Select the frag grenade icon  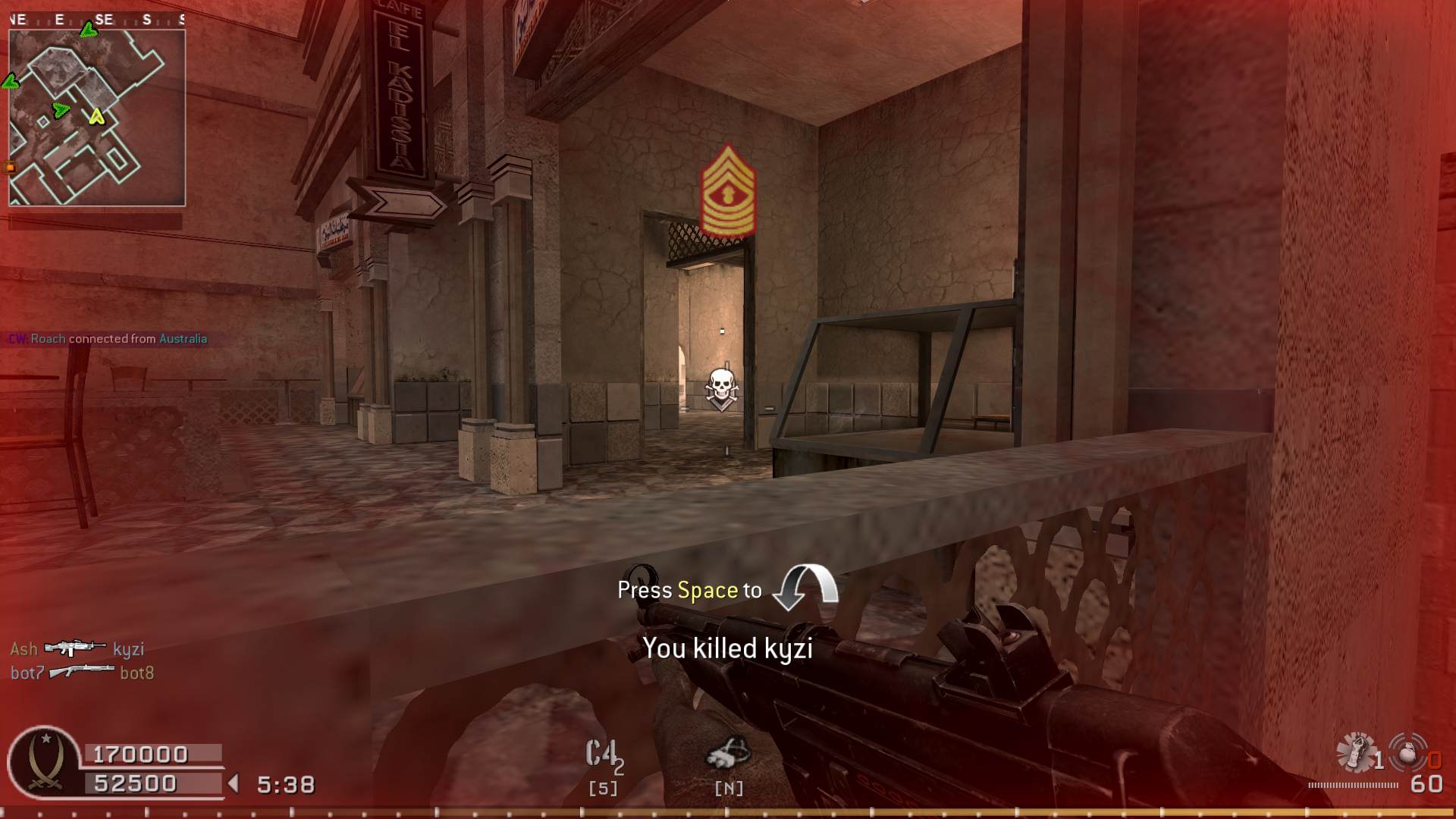coord(1408,752)
